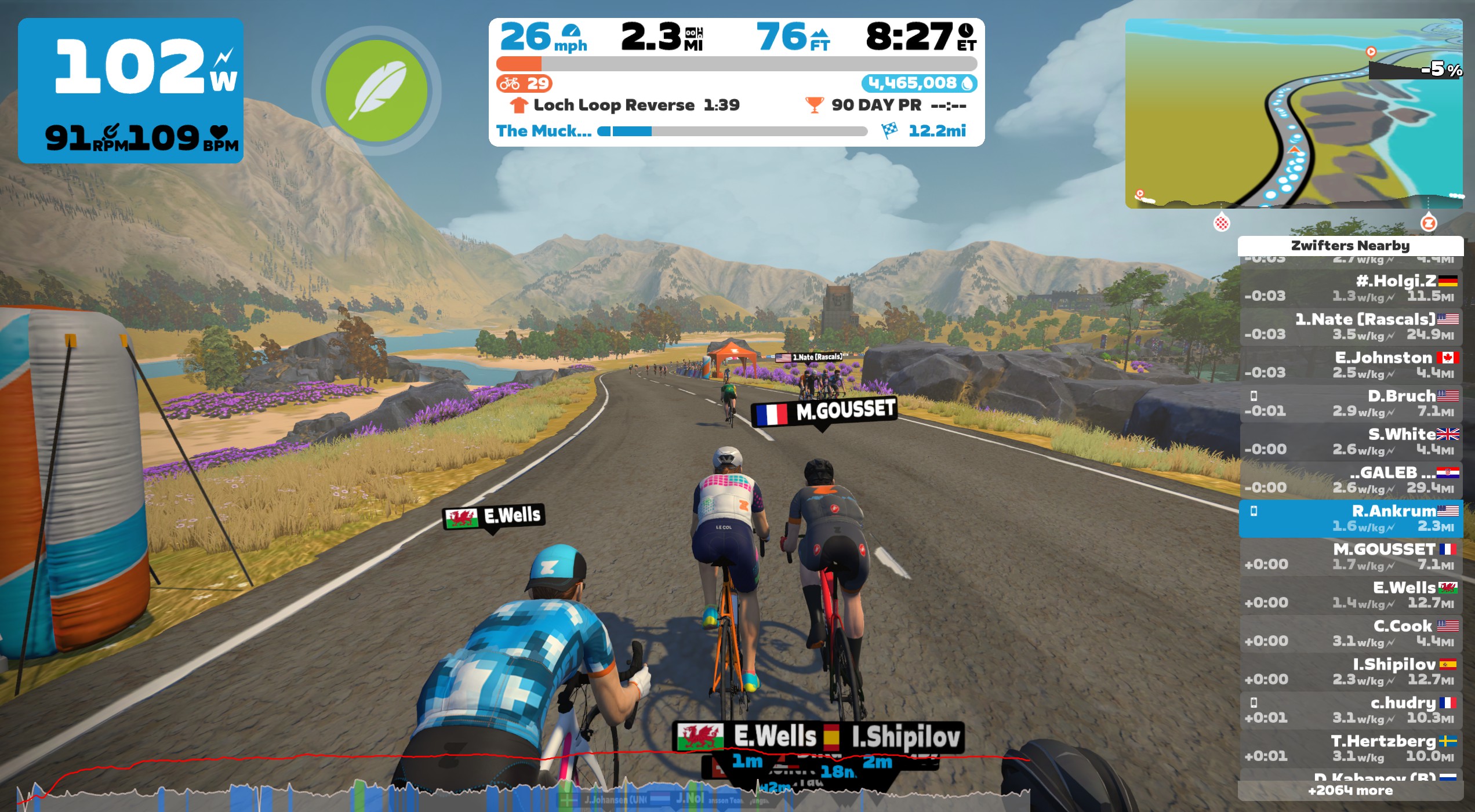Select C.Cook from Zwifters Nearby
The height and width of the screenshot is (812, 1475).
1350,633
